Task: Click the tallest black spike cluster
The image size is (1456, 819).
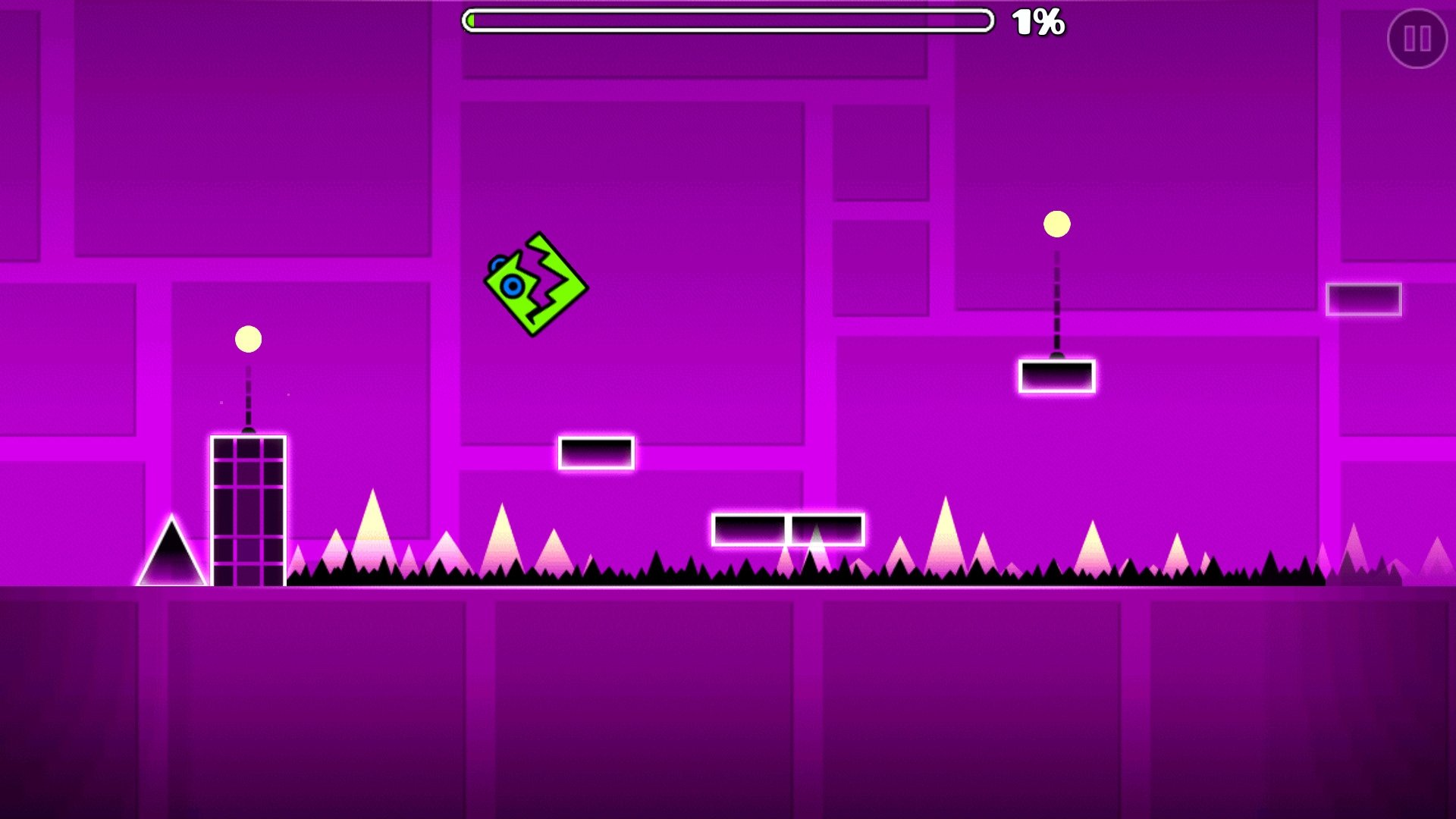Action: pyautogui.click(x=656, y=565)
